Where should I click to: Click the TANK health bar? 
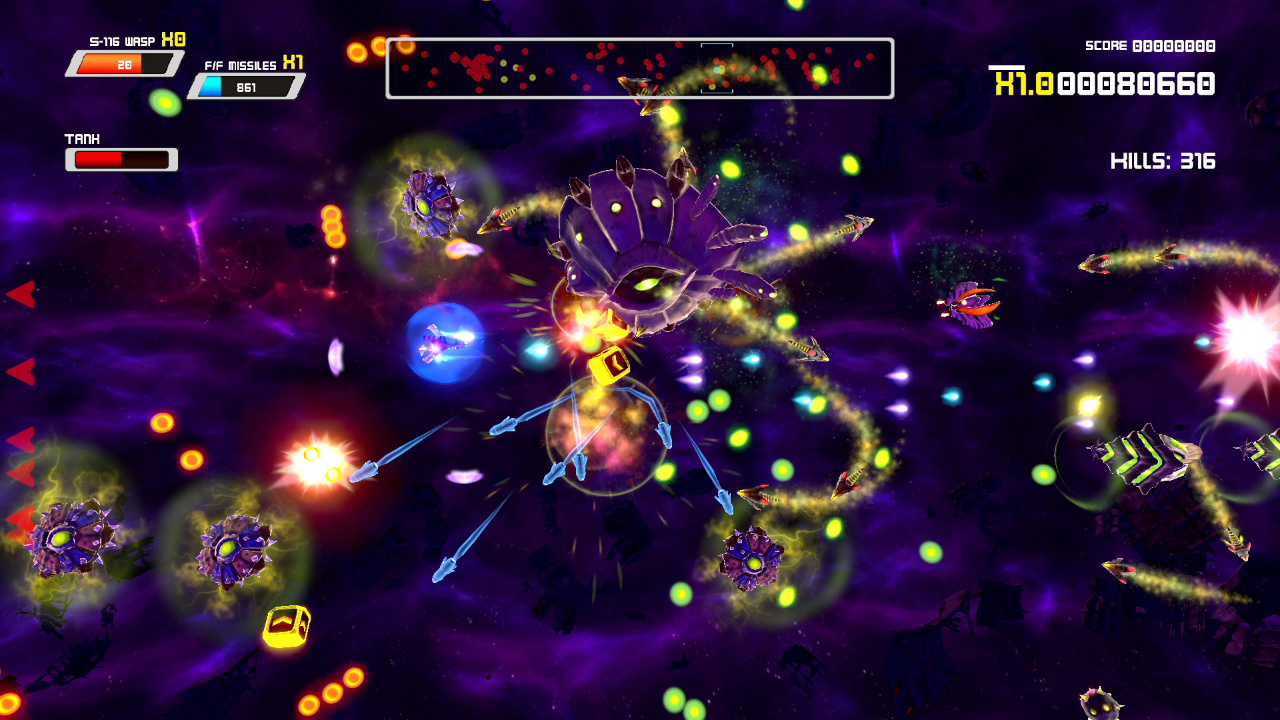point(120,157)
